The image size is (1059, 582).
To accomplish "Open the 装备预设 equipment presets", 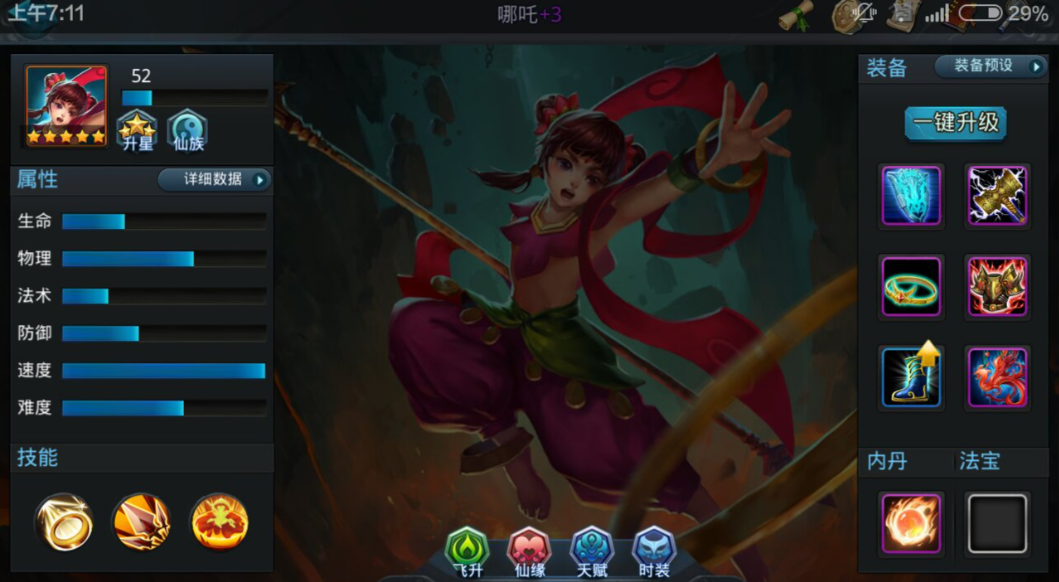I will (x=990, y=66).
